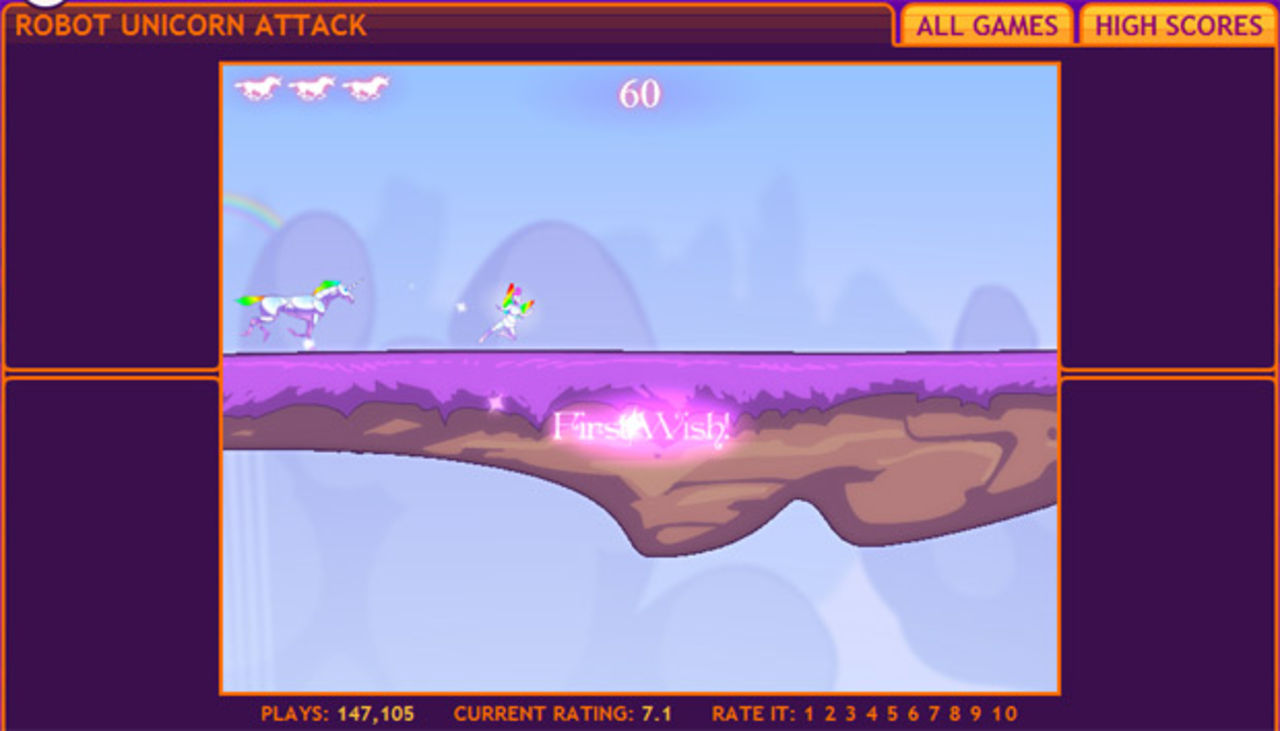Click number 7 on the rating scale
Viewport: 1280px width, 731px height.
(x=934, y=713)
